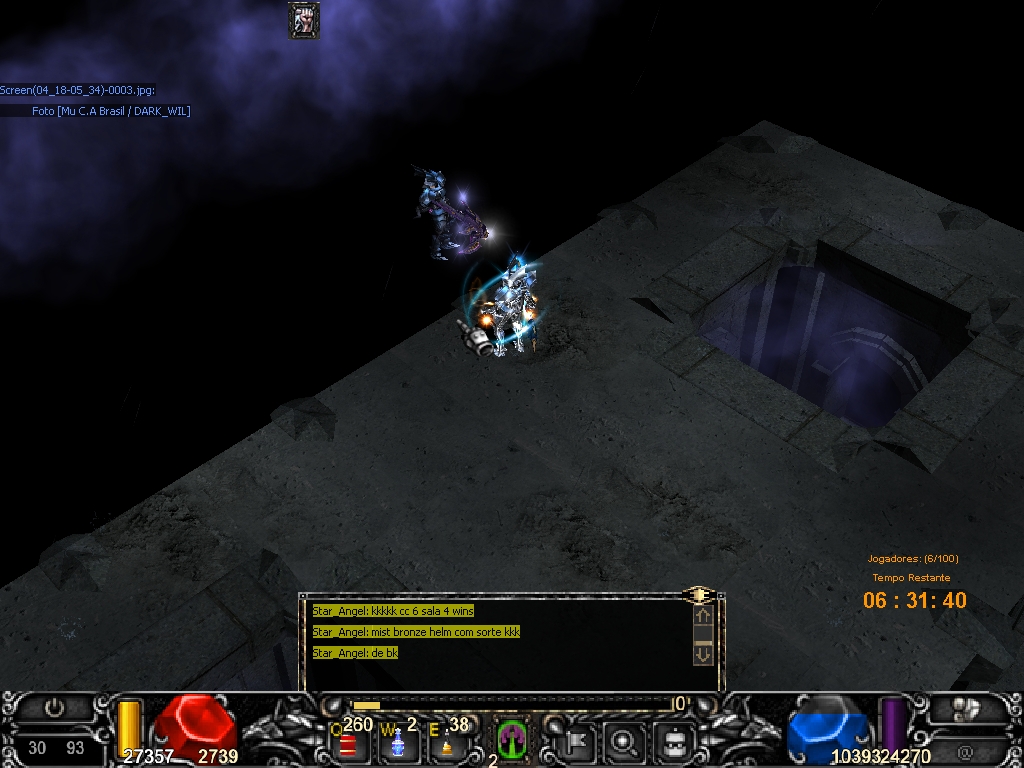Click the power button in the HUD

click(x=55, y=708)
